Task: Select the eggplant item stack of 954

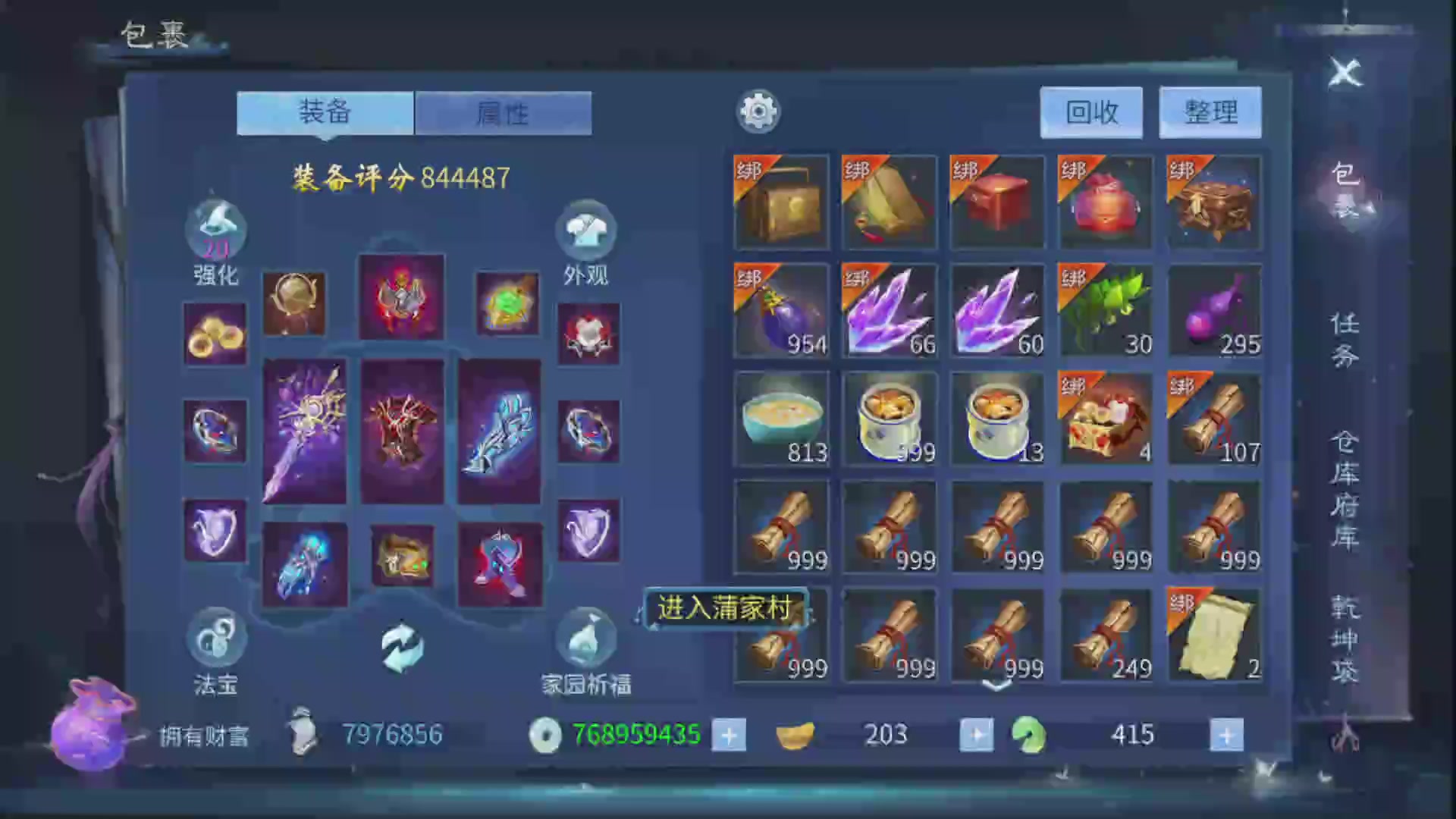Action: click(780, 311)
